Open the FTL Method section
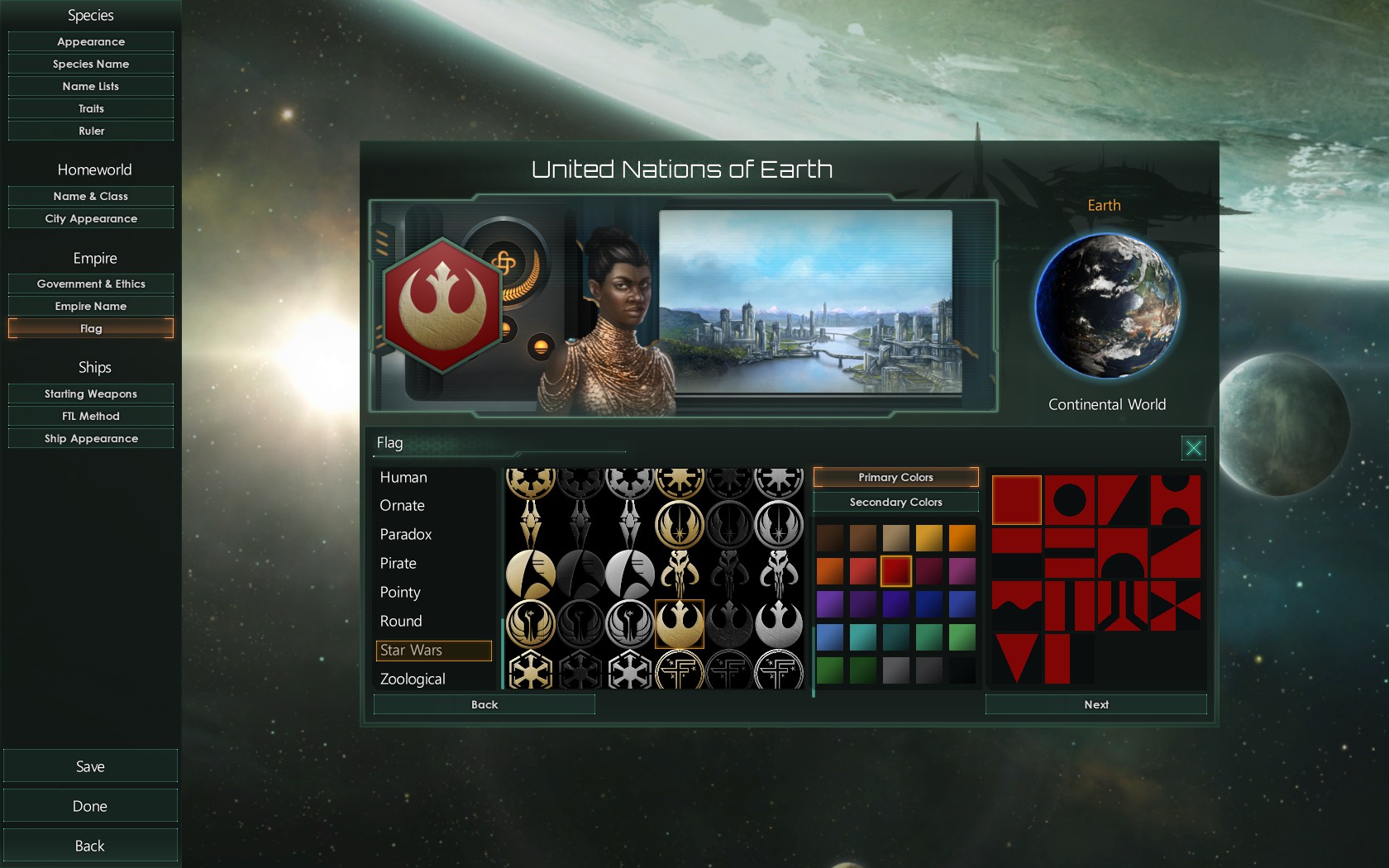 91,416
